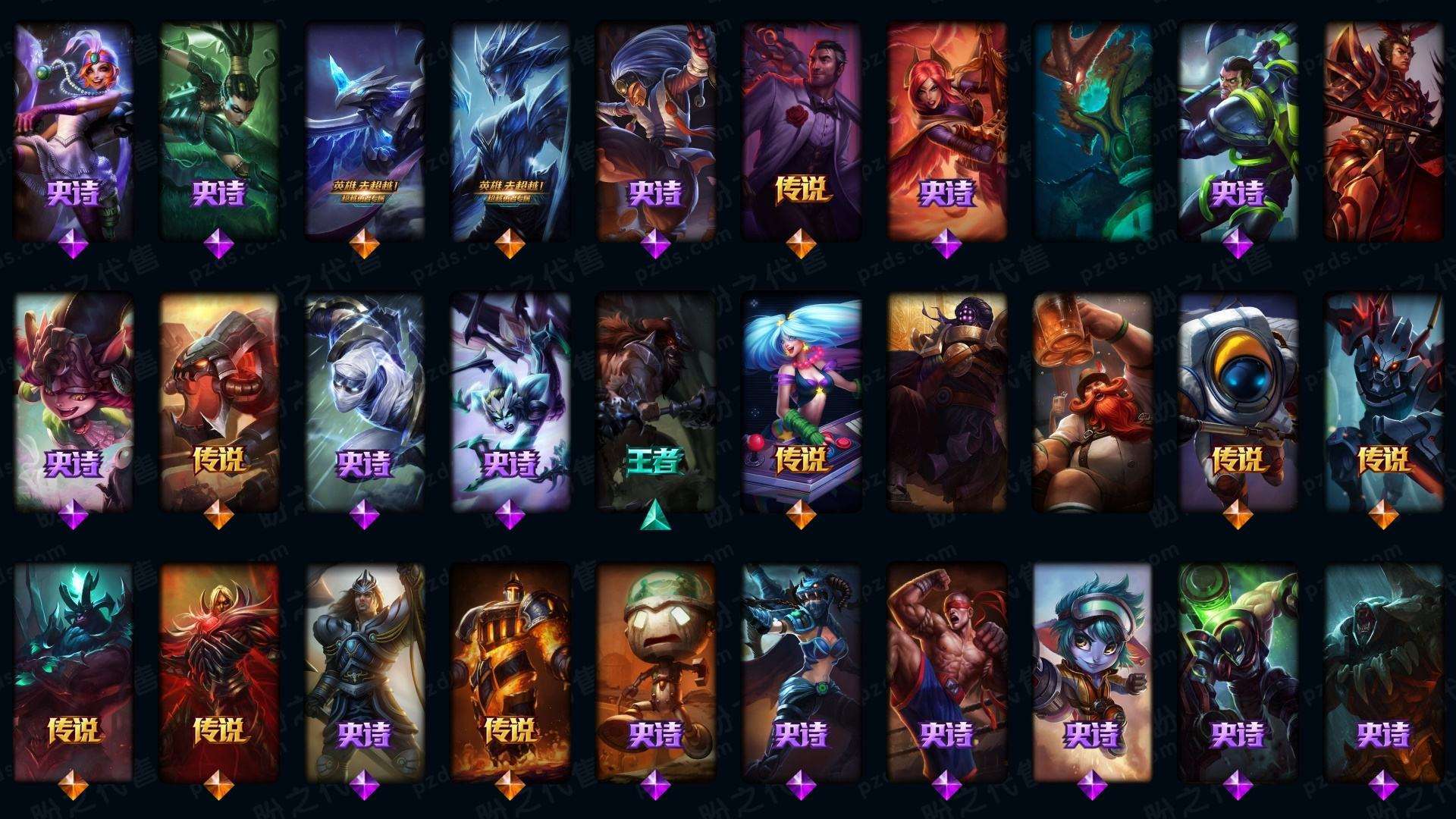The image size is (1456, 819).
Task: Open the Oktoberfest Gragas beer mug card
Action: (x=1092, y=402)
